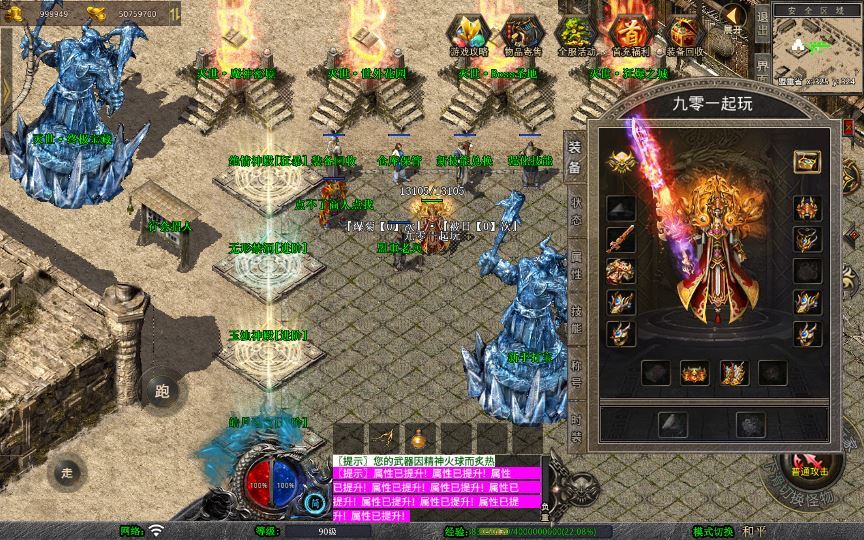Open the 全服活动 server events icon
The image size is (864, 540).
pos(575,35)
